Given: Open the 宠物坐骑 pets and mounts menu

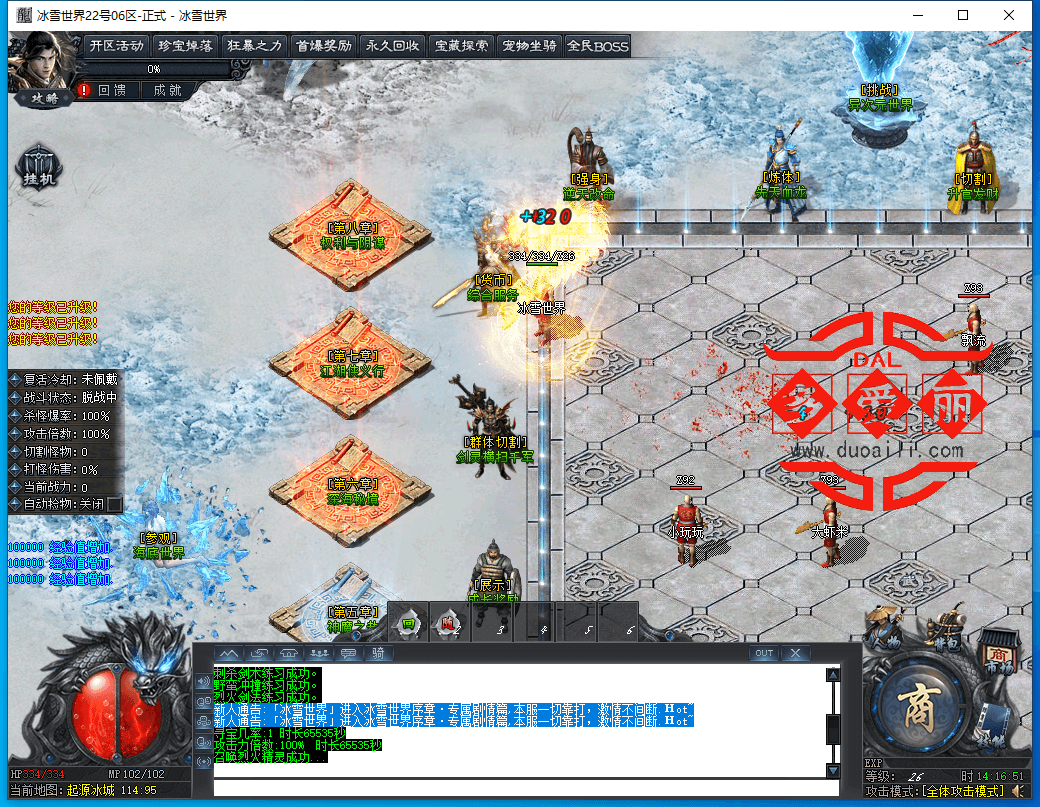Looking at the screenshot, I should pos(529,45).
